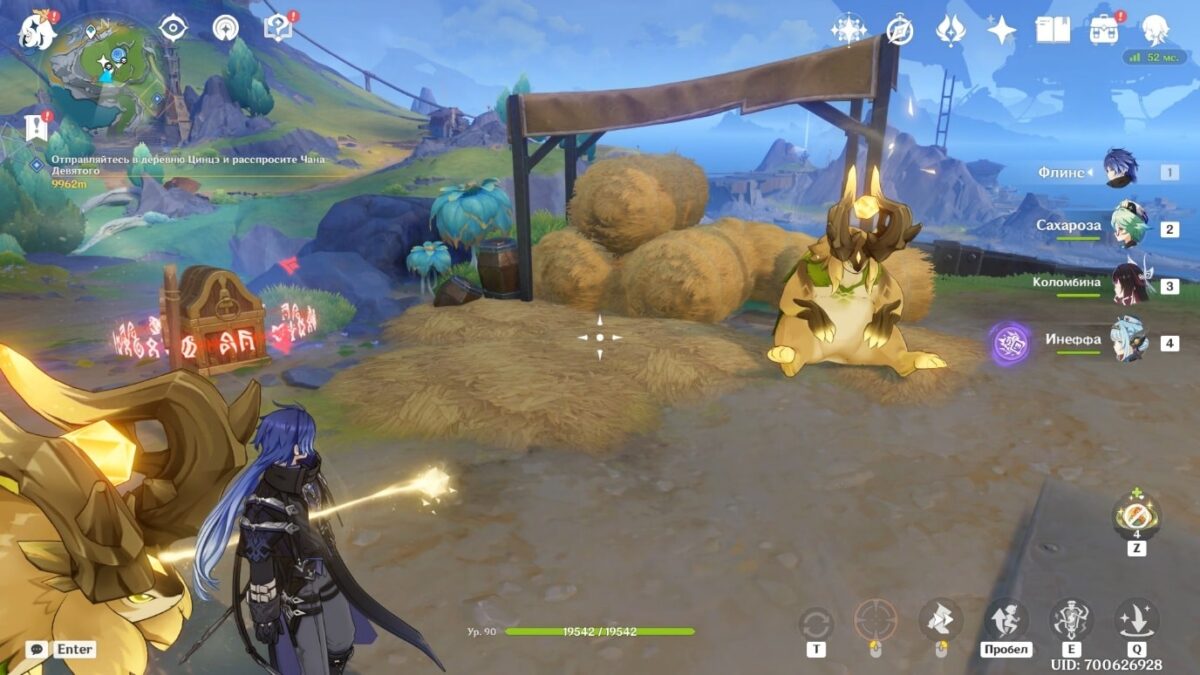
Task: Open the chat speech bubble icon
Action: click(x=37, y=649)
